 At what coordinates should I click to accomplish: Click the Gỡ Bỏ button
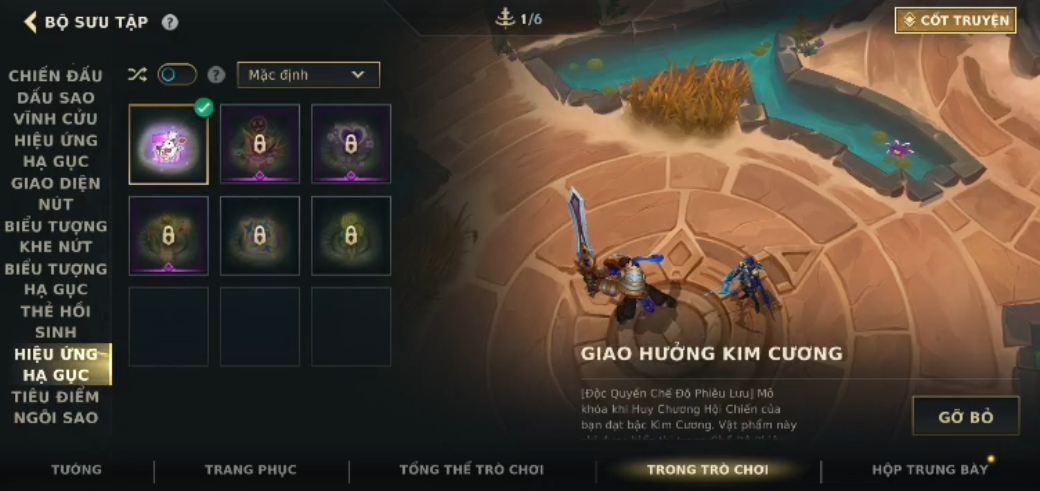pyautogui.click(x=965, y=416)
